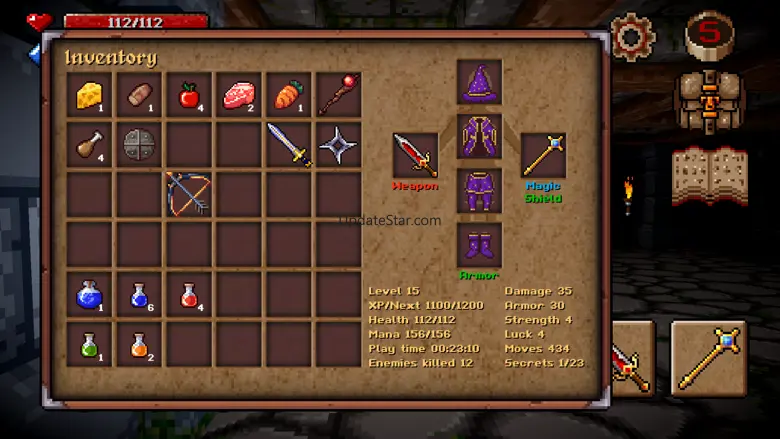The width and height of the screenshot is (780, 439).
Task: Select the raw meat item
Action: coord(239,94)
